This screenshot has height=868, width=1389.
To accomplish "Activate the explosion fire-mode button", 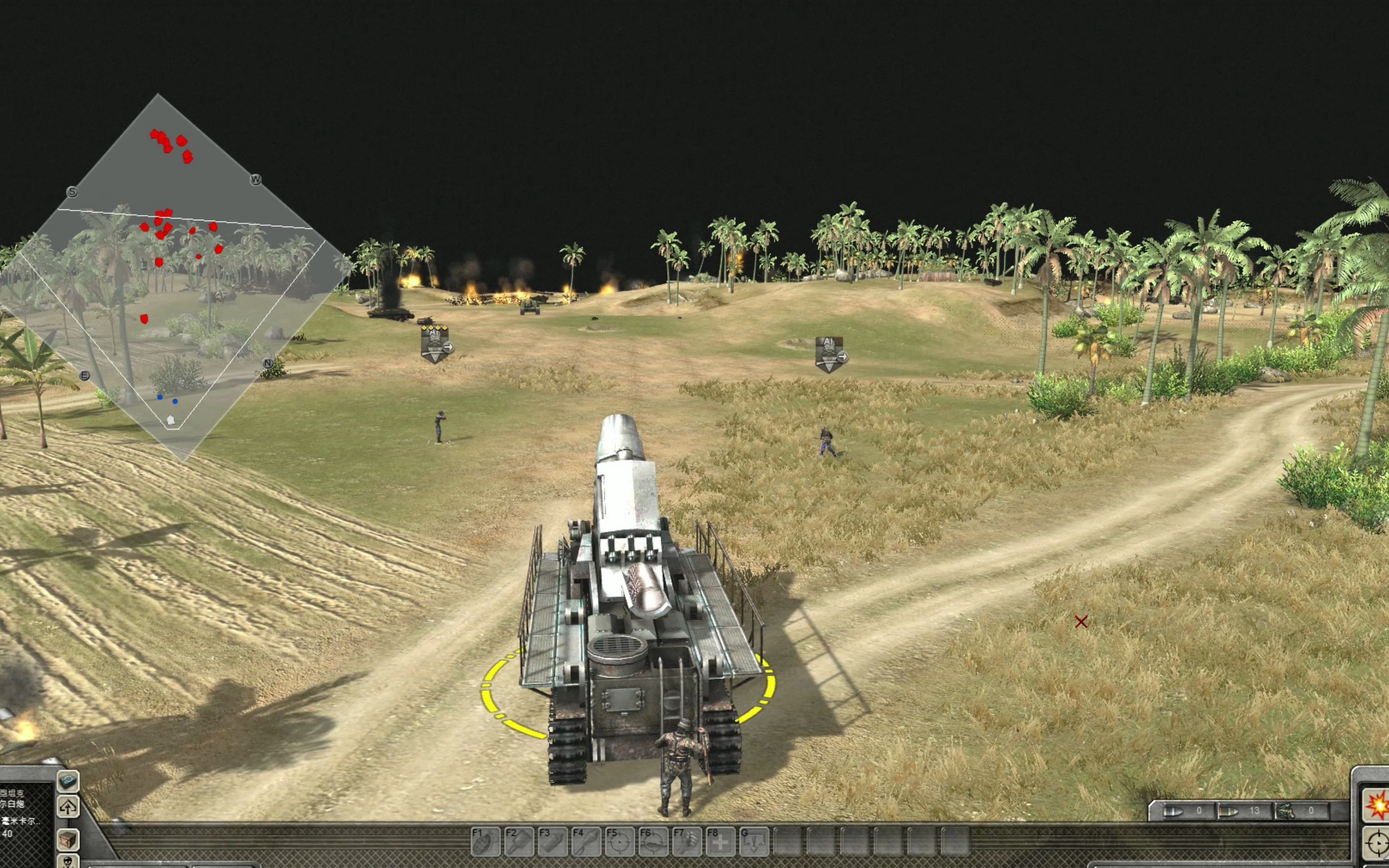I will click(x=1377, y=805).
